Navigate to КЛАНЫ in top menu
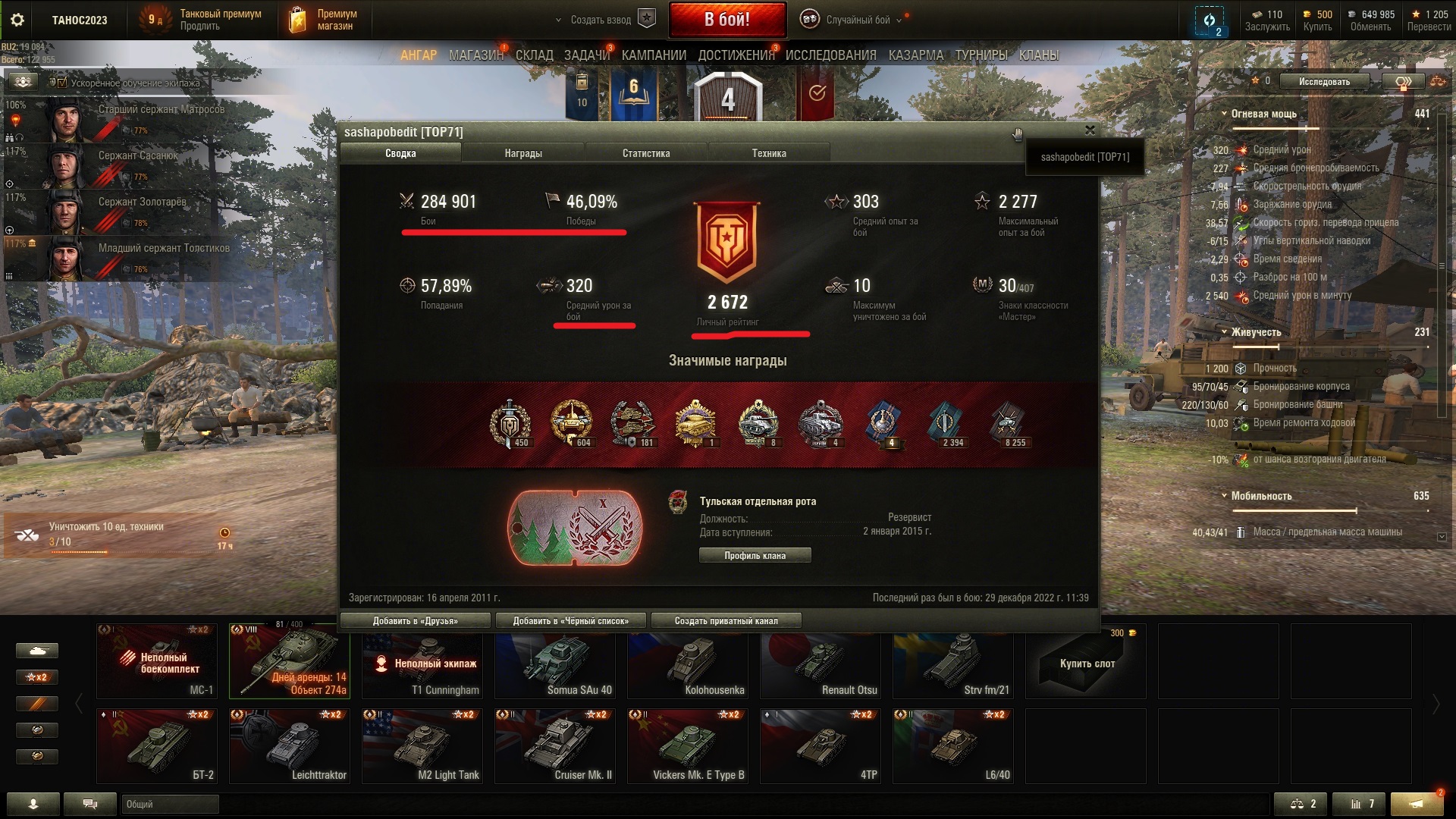 point(1039,55)
